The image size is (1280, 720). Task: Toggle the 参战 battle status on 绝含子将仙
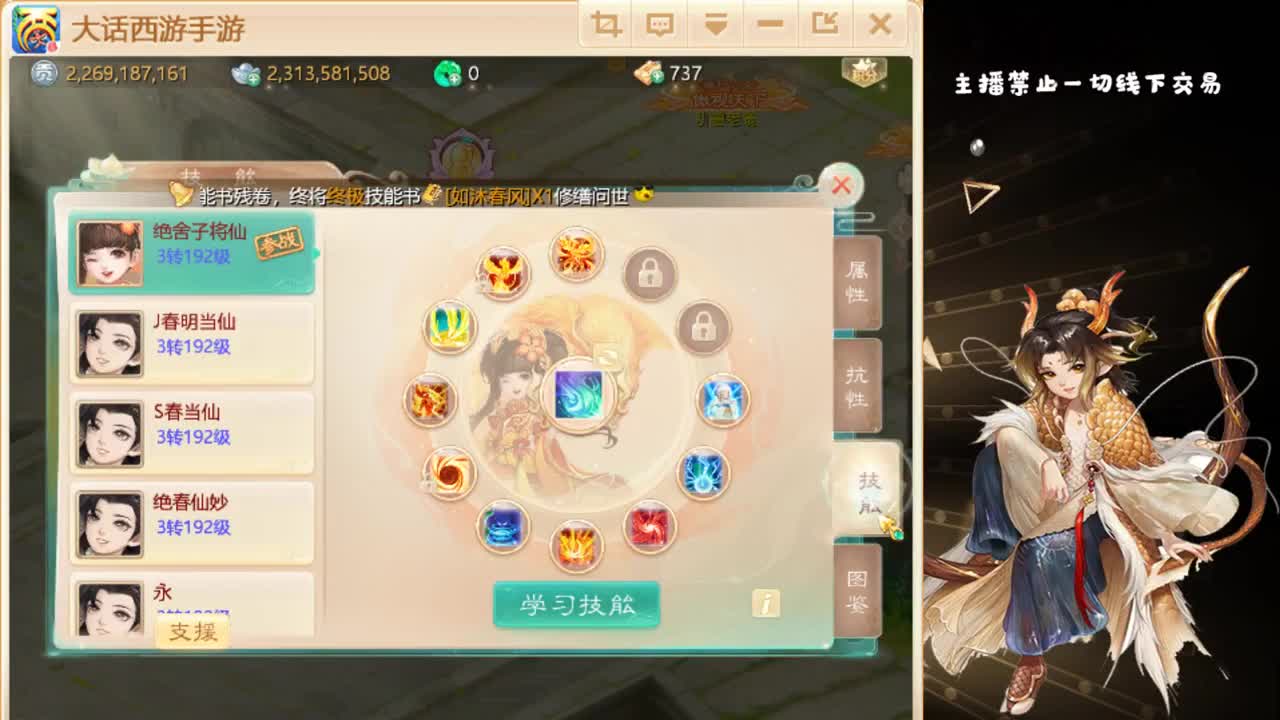(280, 243)
